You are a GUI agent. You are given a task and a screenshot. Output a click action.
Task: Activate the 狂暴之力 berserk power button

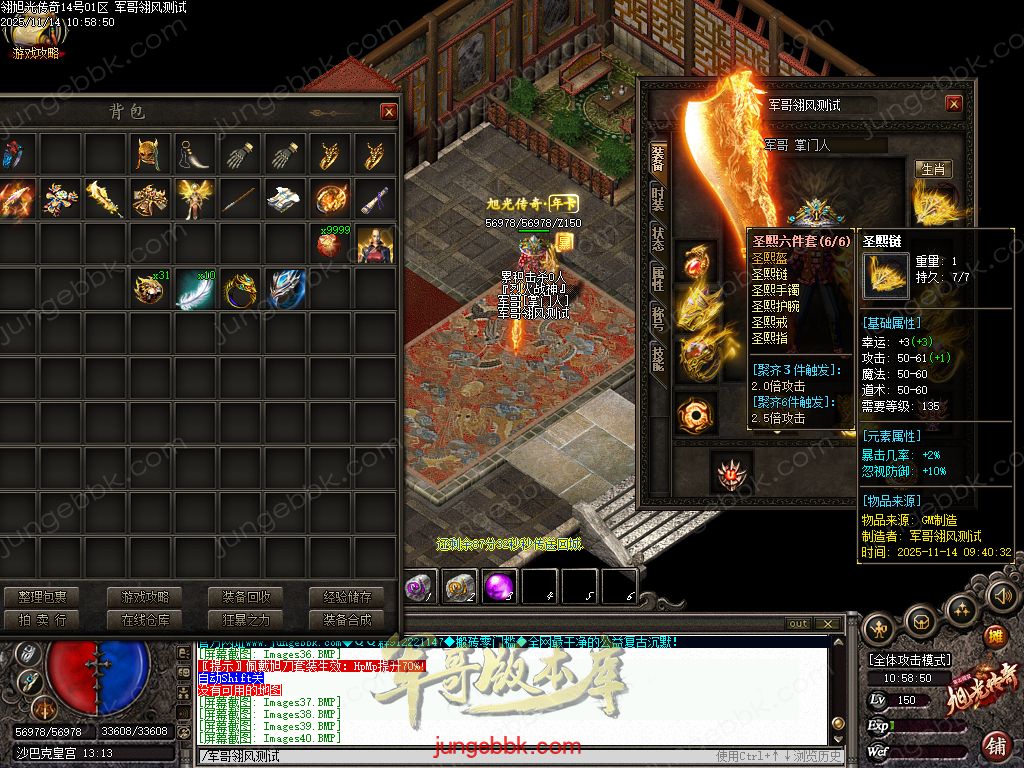(x=246, y=620)
